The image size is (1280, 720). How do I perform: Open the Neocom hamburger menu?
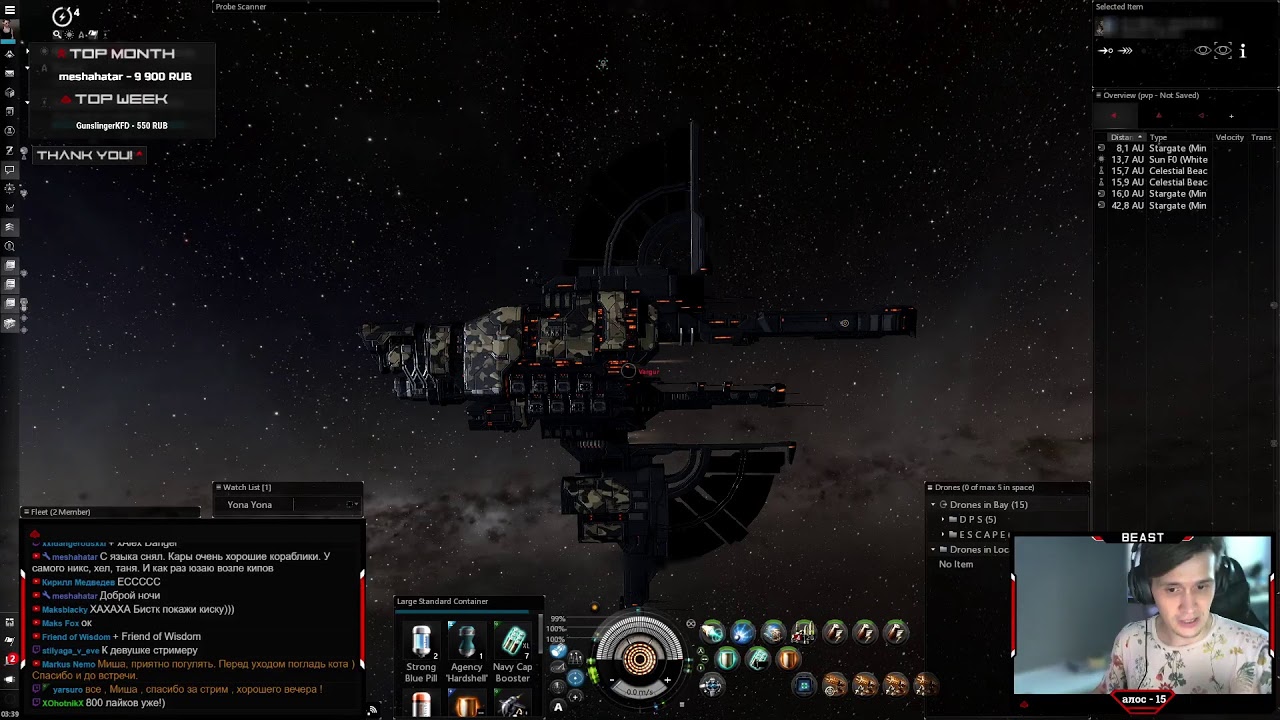tap(10, 9)
